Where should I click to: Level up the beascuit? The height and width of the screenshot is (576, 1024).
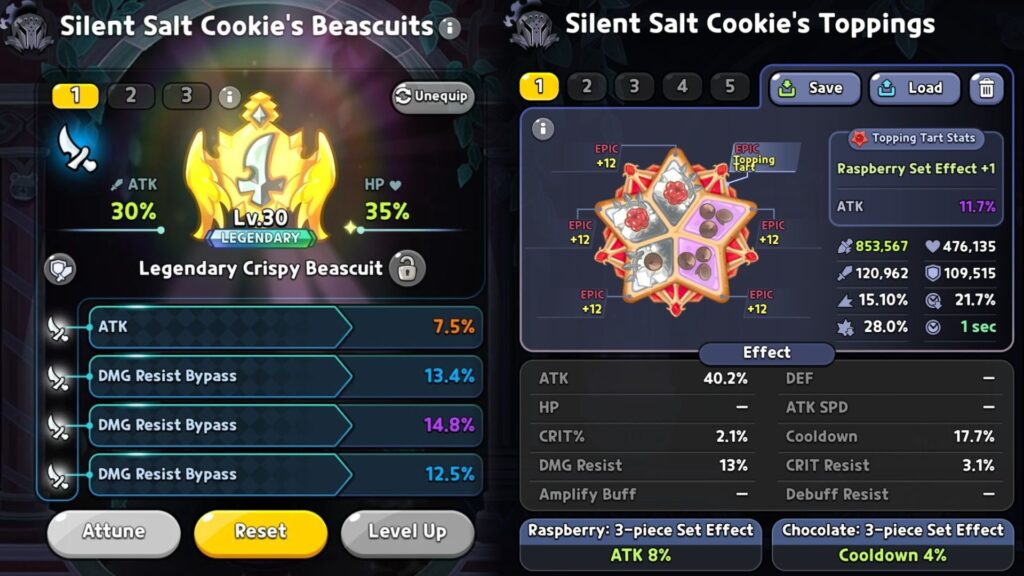pyautogui.click(x=406, y=532)
